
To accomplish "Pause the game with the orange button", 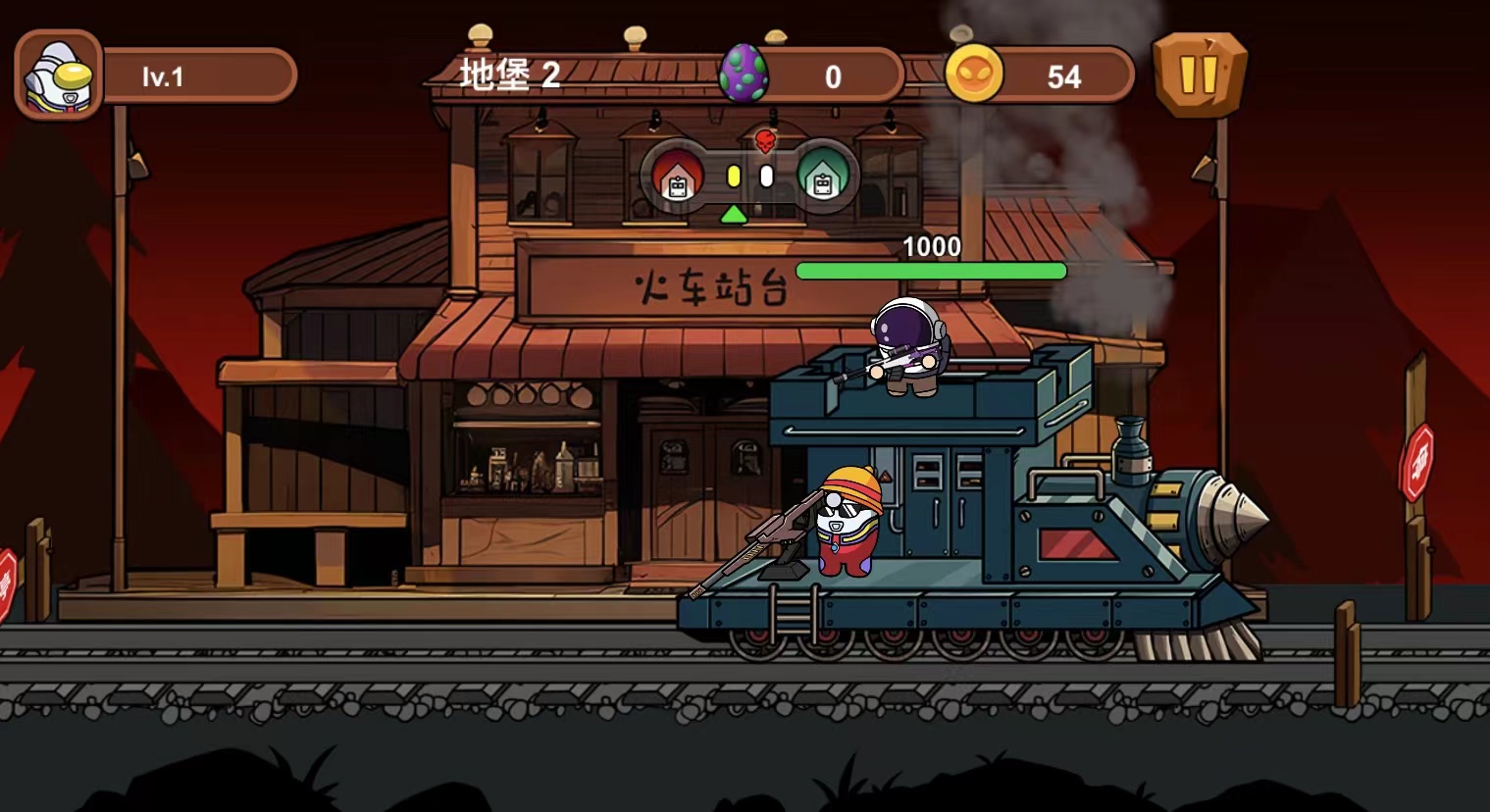I will (x=1199, y=75).
